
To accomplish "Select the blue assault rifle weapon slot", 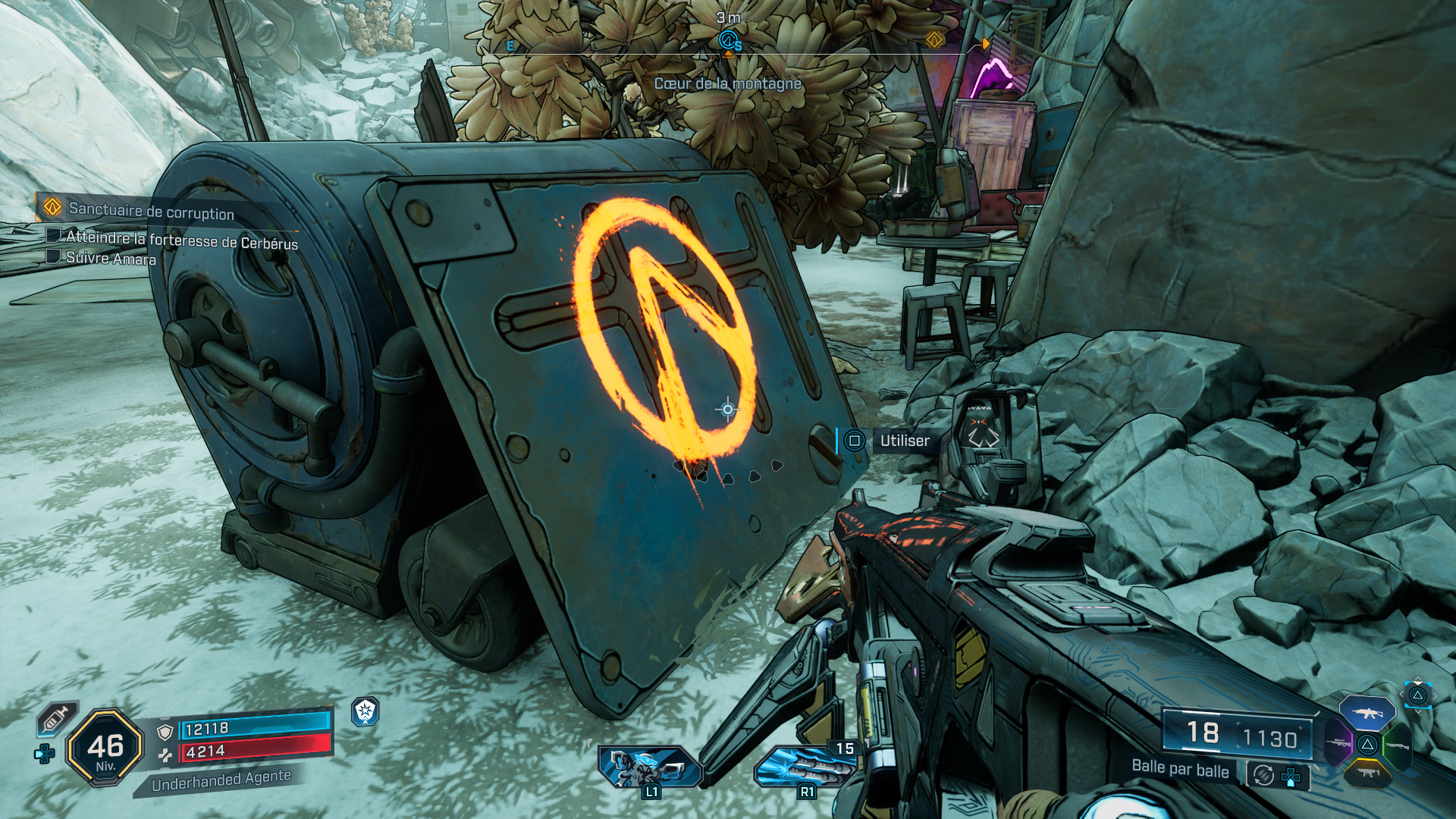I will (1367, 714).
